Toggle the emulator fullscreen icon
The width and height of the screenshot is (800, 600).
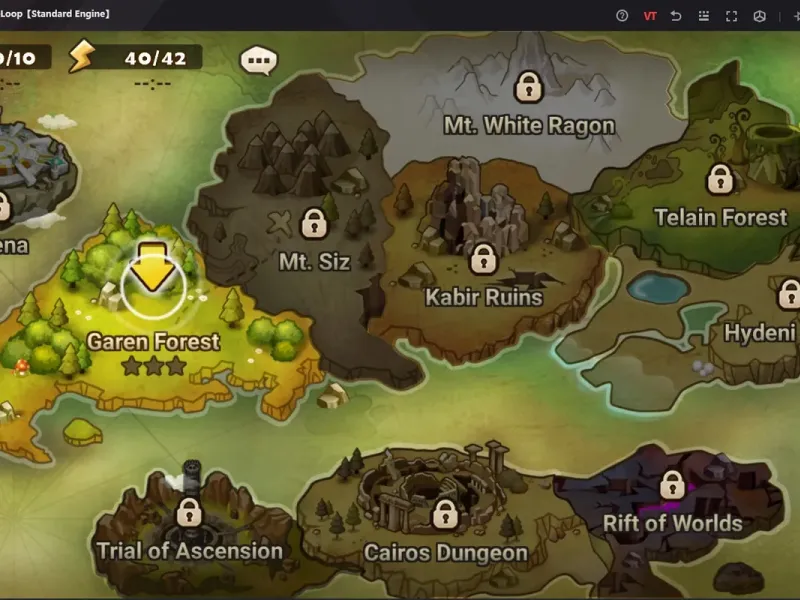click(x=731, y=16)
